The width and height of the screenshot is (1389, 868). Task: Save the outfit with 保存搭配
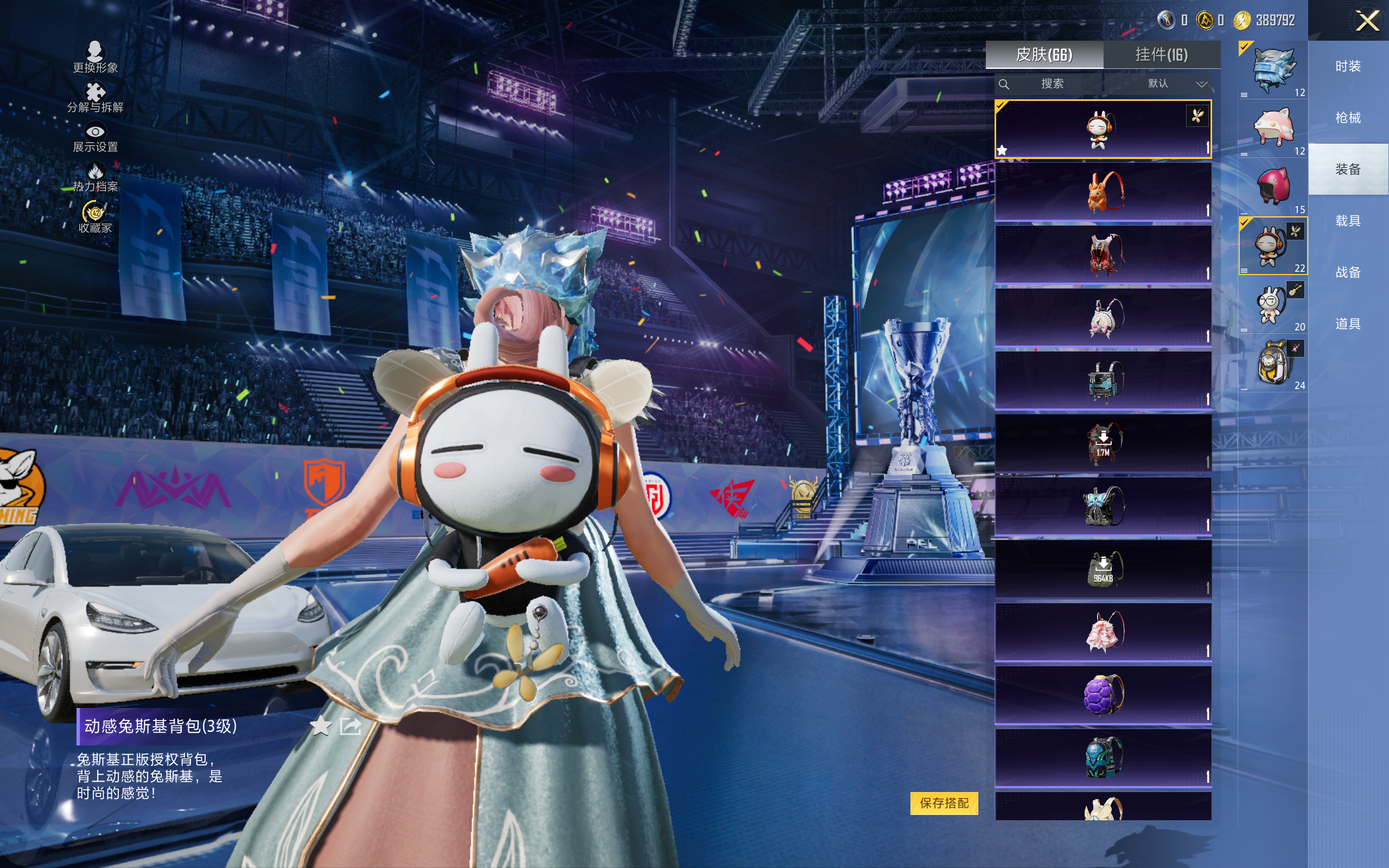click(944, 802)
